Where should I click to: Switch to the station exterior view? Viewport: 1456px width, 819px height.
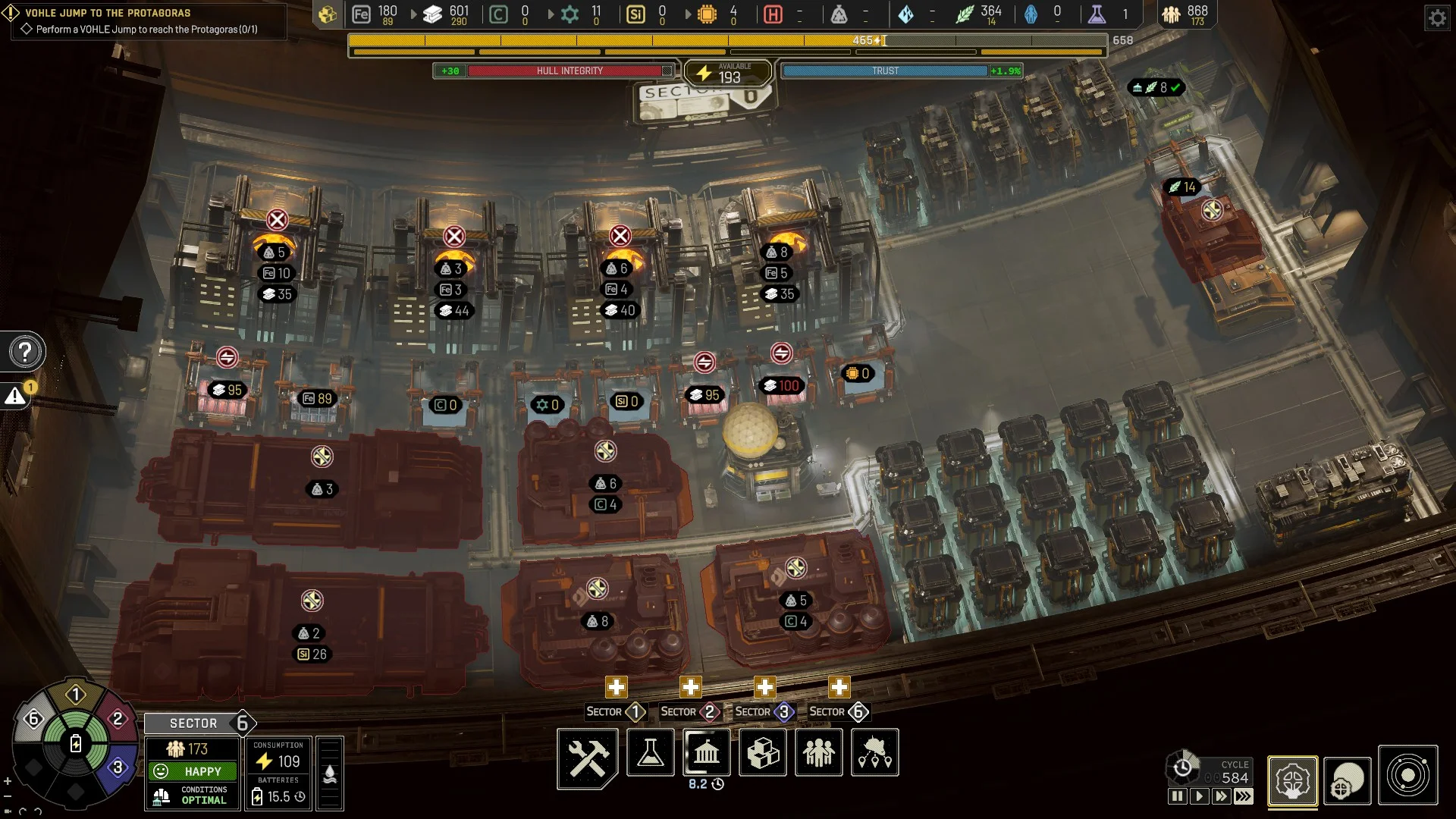(x=1348, y=781)
